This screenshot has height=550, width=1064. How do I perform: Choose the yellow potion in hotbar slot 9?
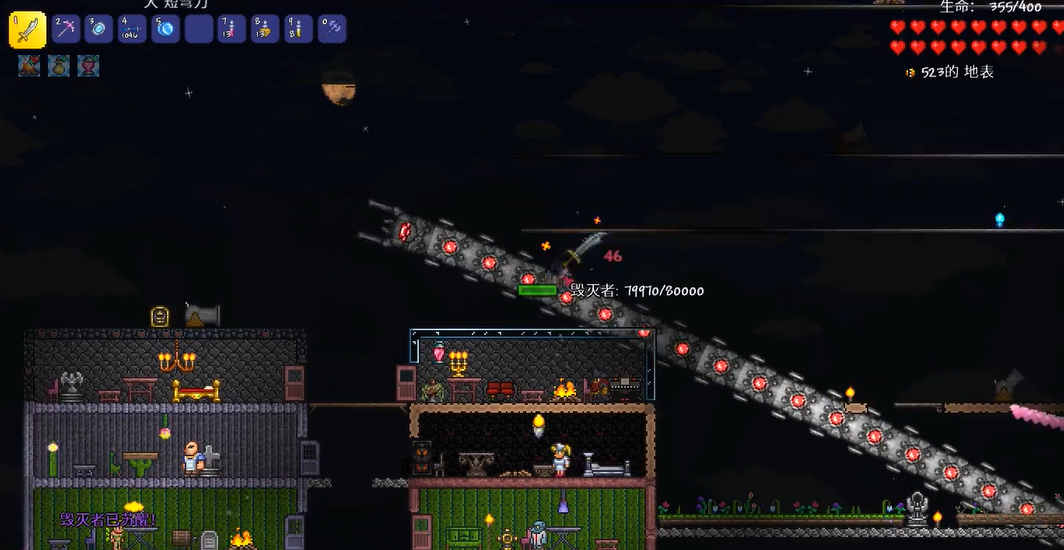point(298,29)
